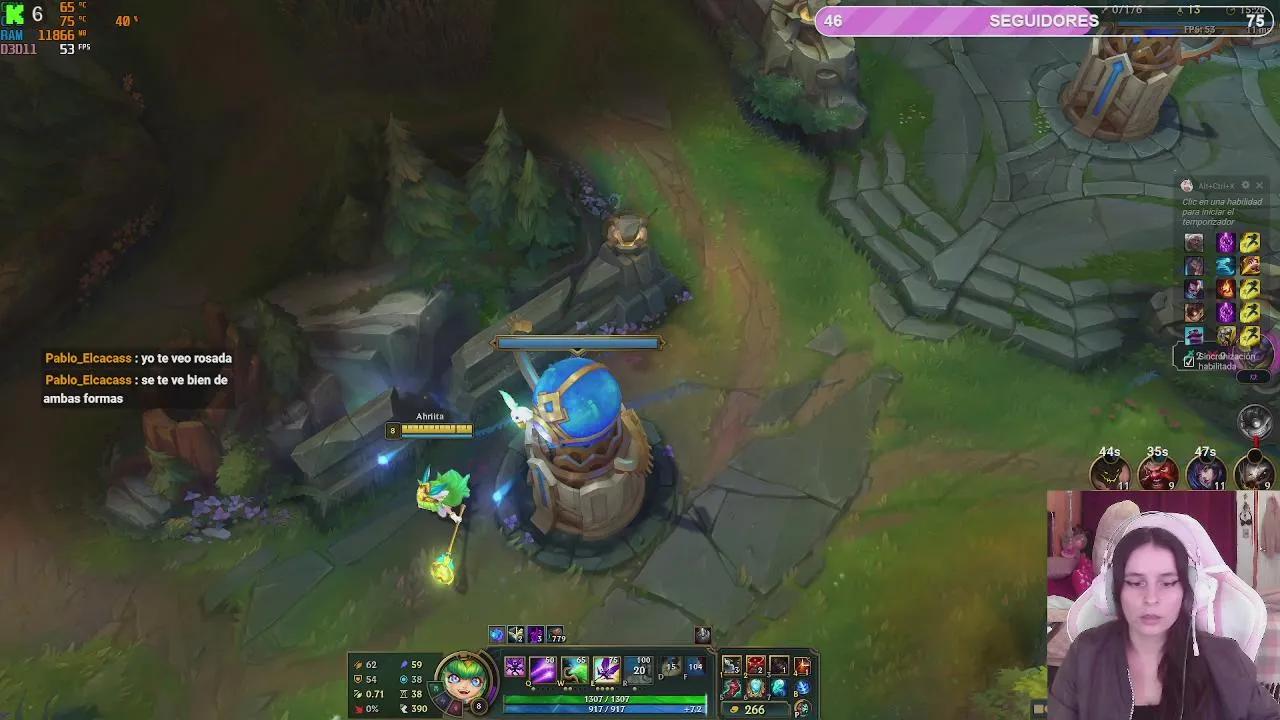1280x720 pixels.
Task: Click the F summoner spell slot
Action: pos(696,668)
